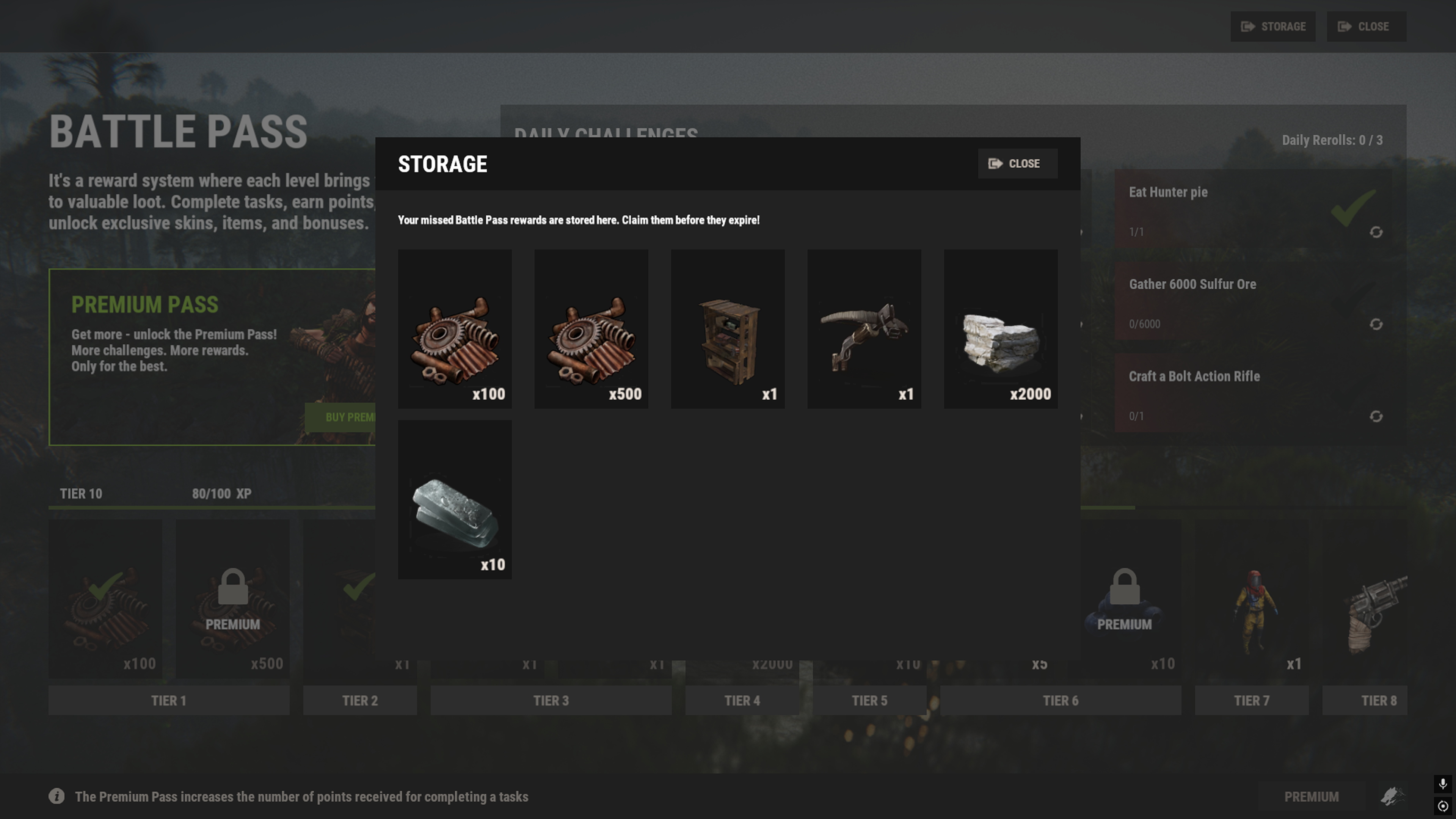This screenshot has width=1456, height=819.
Task: Claim the x10 metal ingot reward
Action: click(455, 500)
